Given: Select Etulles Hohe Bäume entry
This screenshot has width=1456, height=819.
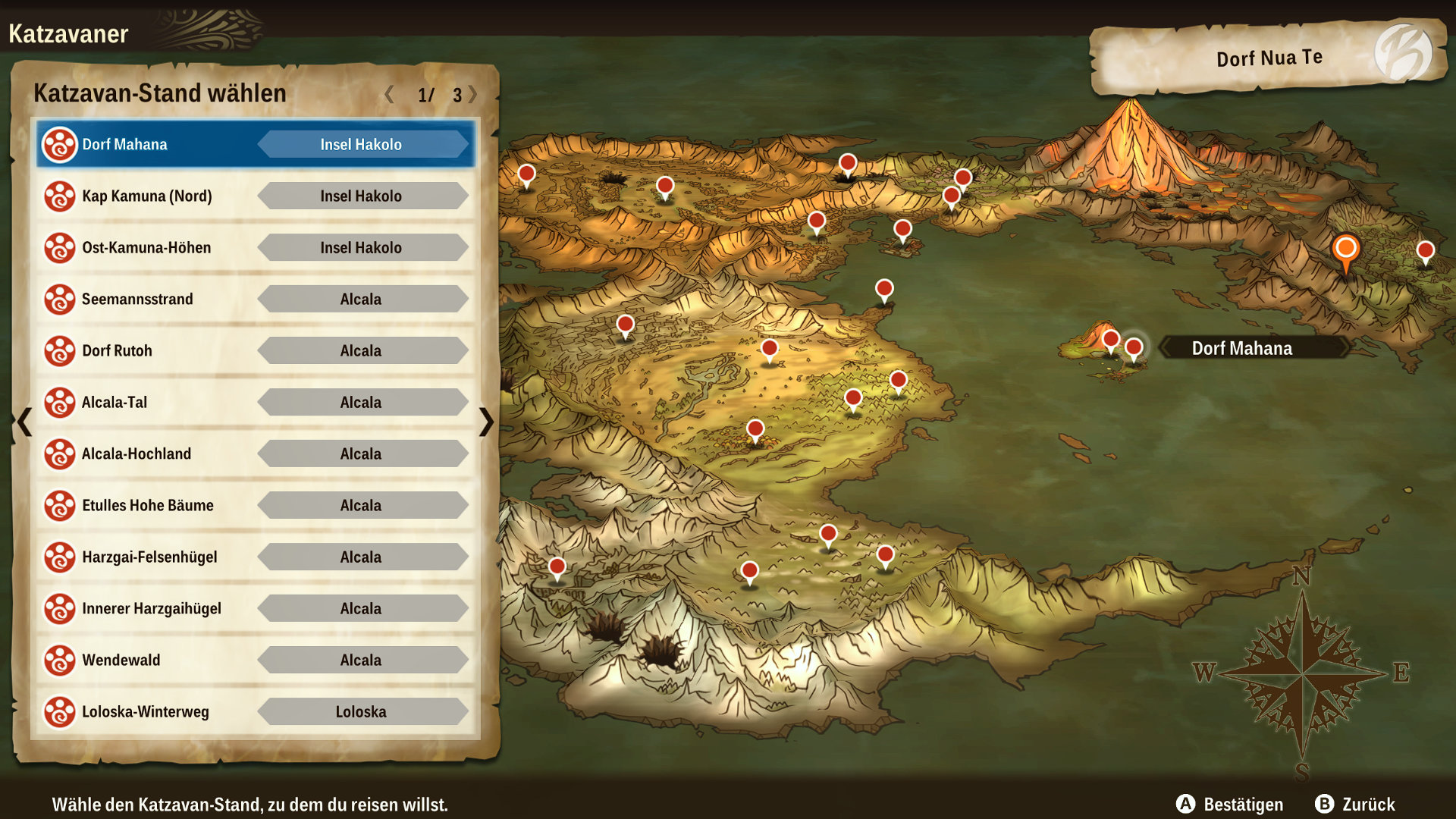Looking at the screenshot, I should (255, 505).
